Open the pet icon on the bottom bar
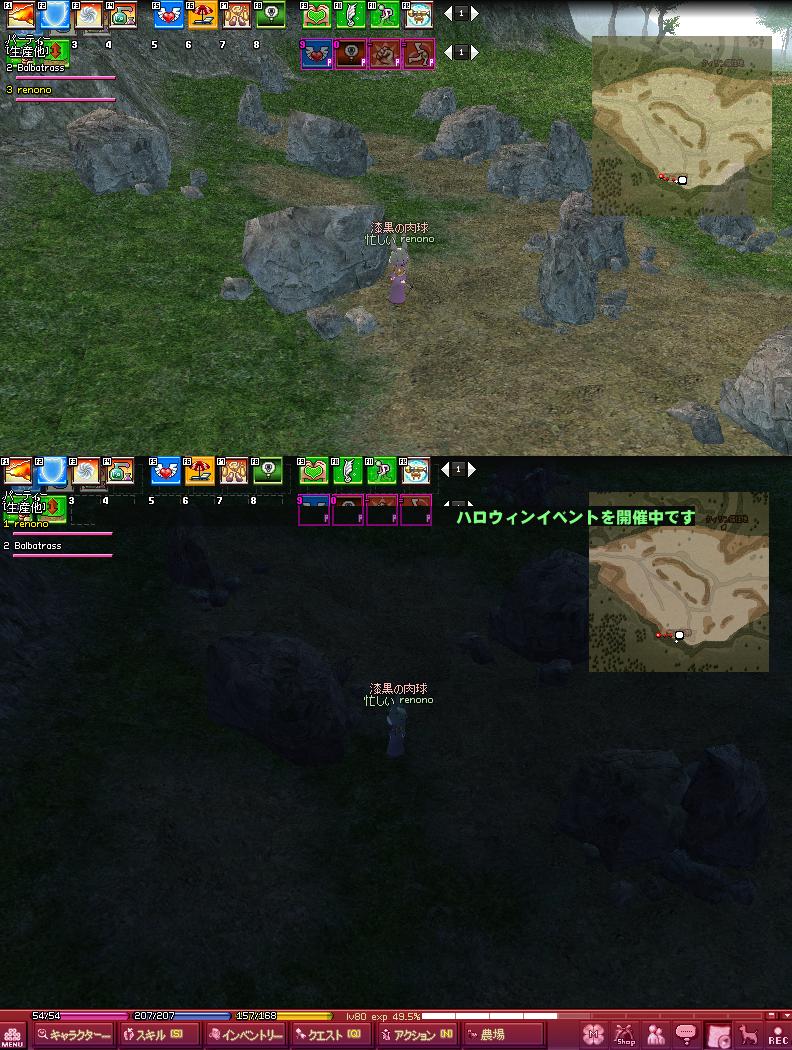This screenshot has width=792, height=1050. [747, 1035]
